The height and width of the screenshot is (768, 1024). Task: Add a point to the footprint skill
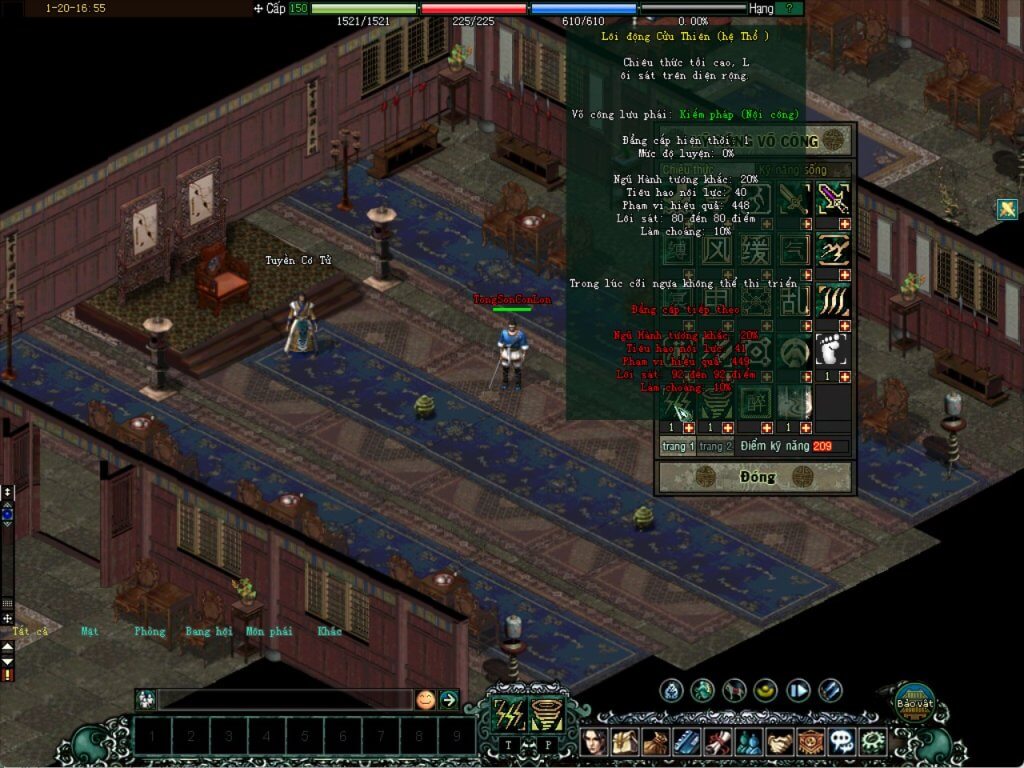click(x=844, y=376)
